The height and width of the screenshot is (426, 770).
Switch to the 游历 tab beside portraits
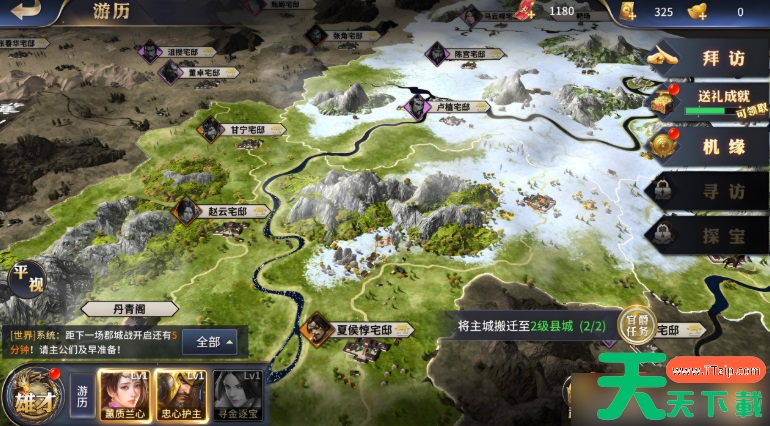83,391
